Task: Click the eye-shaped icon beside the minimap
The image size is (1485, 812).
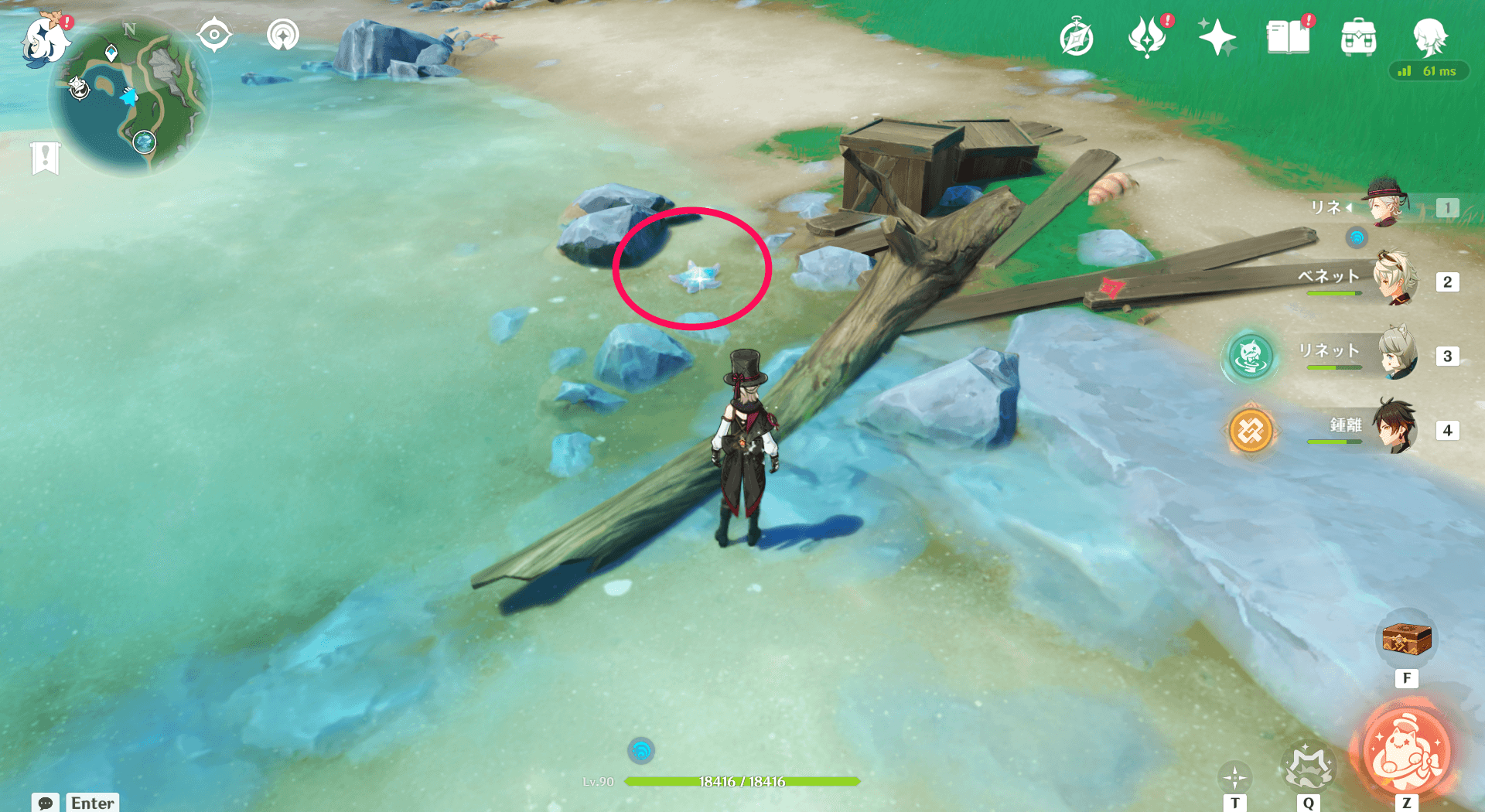Action: (214, 35)
